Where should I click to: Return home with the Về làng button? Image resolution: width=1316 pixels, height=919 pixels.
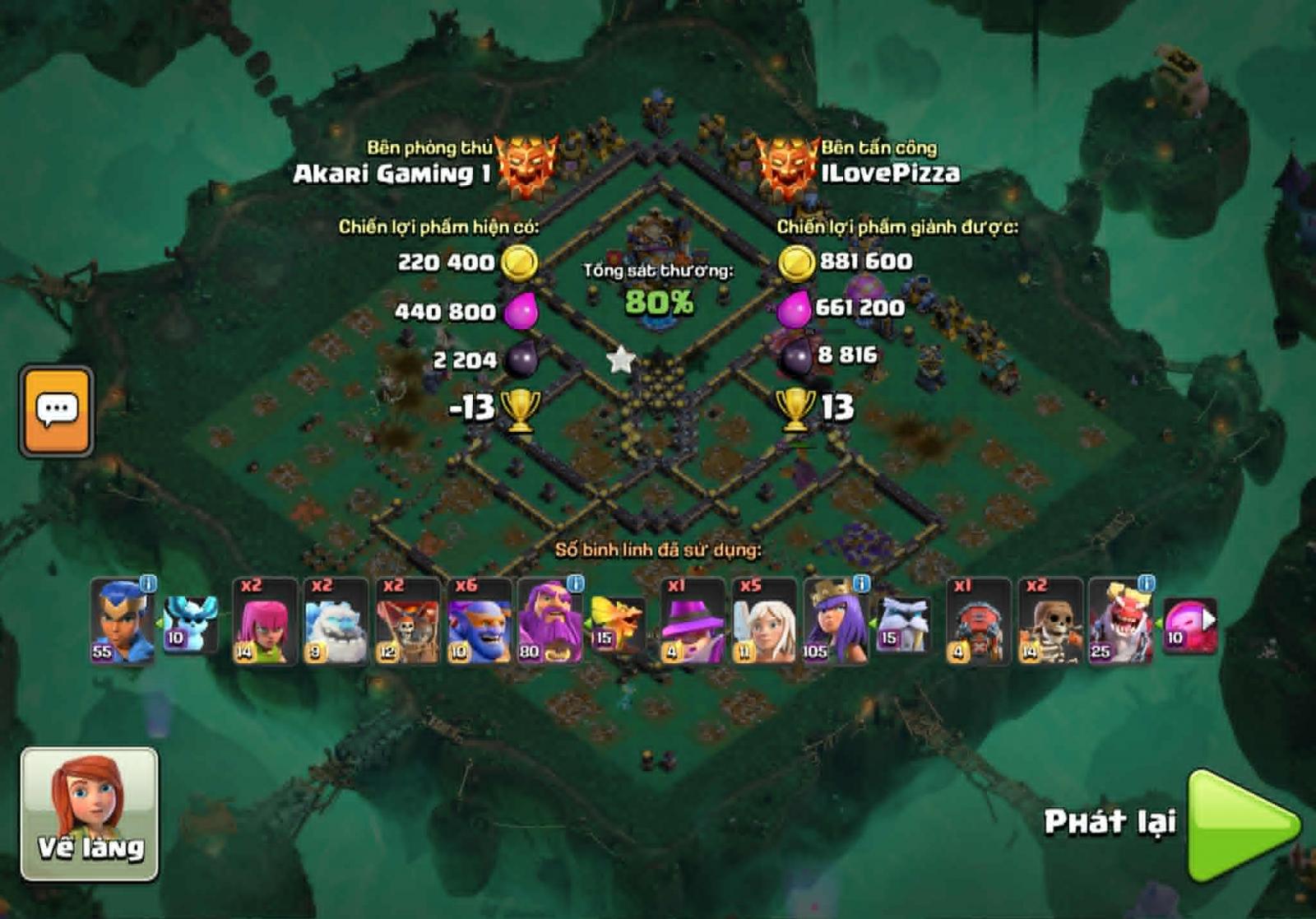click(90, 814)
